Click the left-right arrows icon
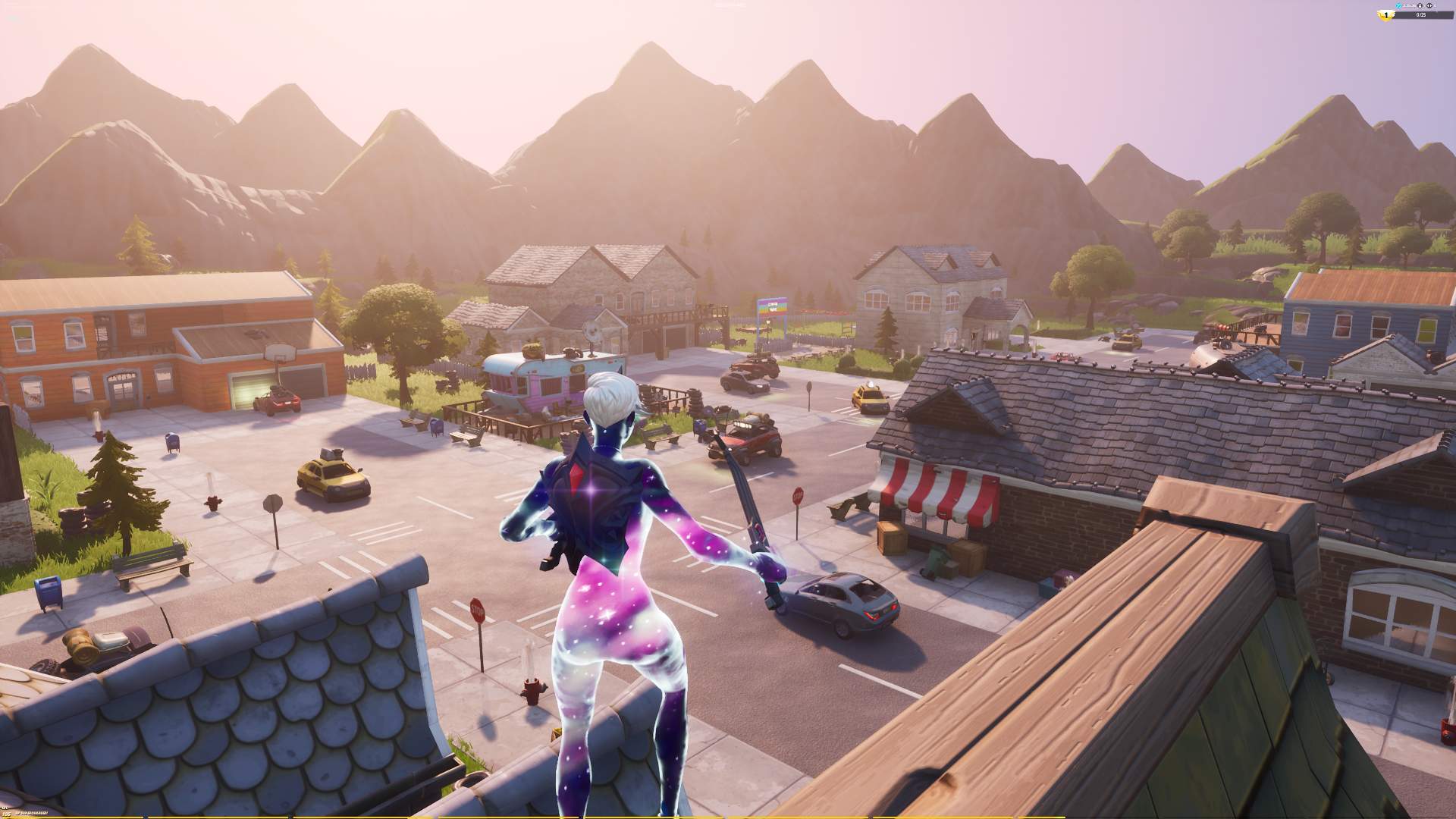 point(1429,5)
